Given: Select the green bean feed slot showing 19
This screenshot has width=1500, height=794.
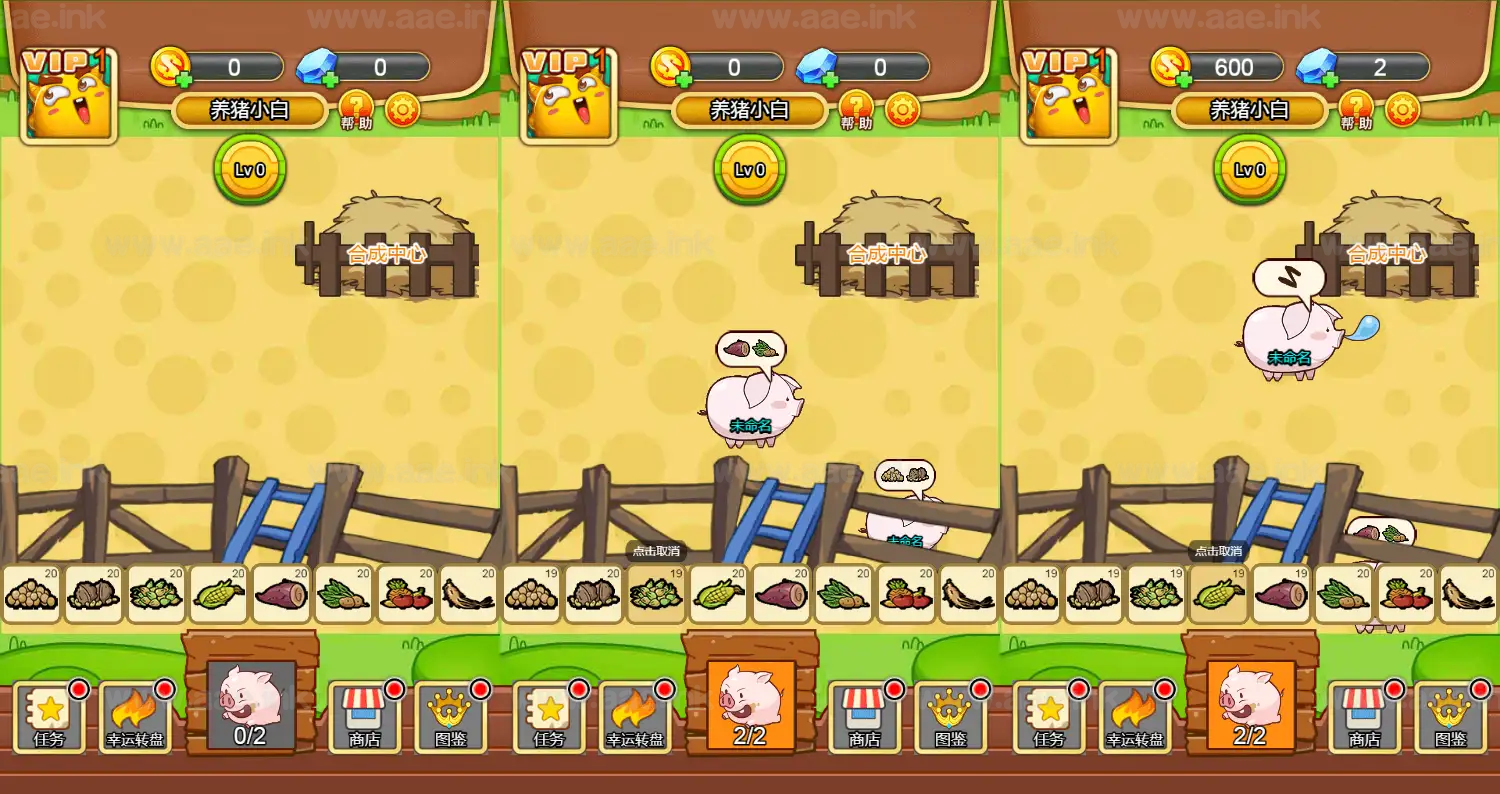Looking at the screenshot, I should click(656, 595).
